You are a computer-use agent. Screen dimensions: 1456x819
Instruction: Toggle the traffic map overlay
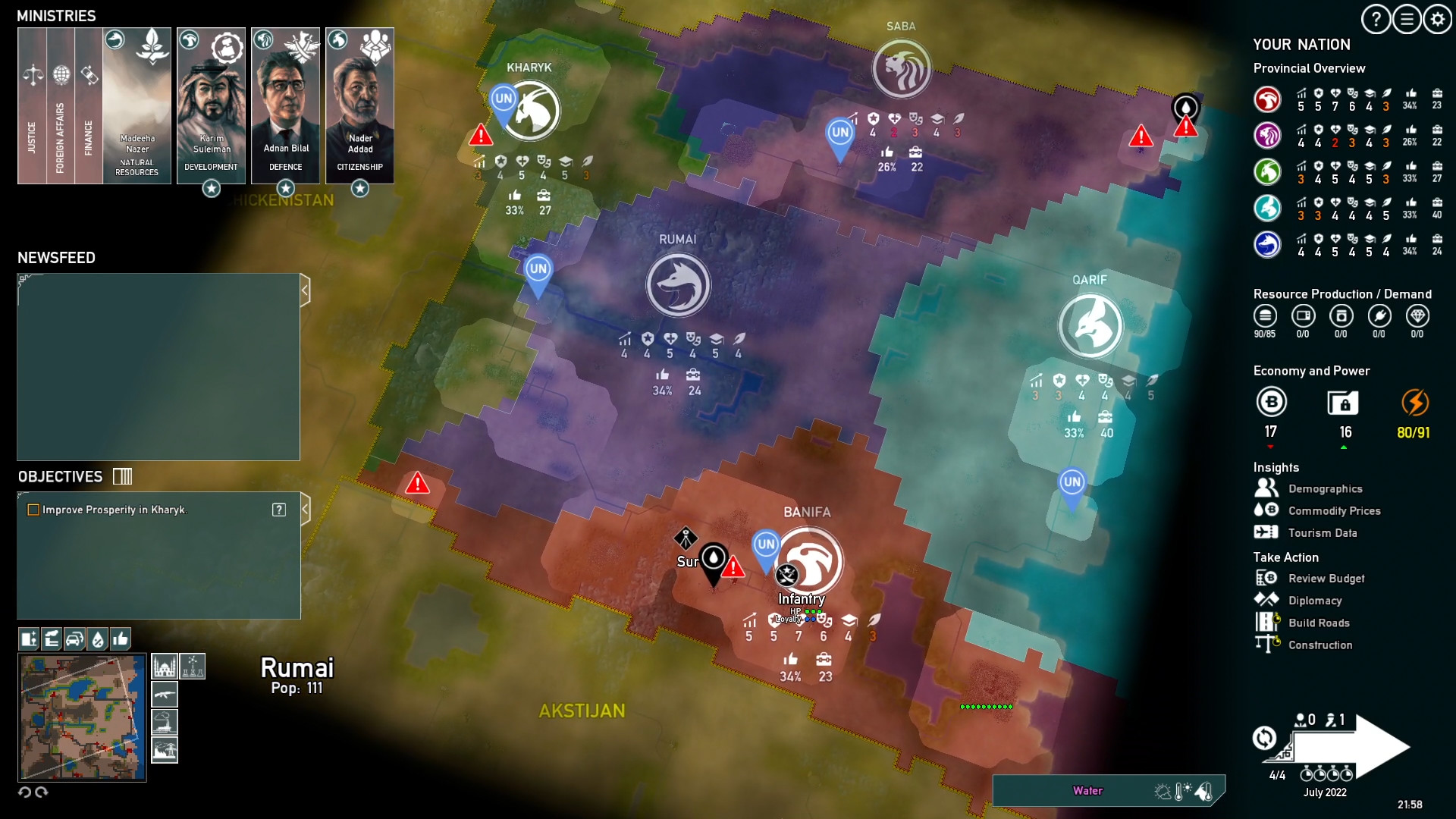click(74, 639)
